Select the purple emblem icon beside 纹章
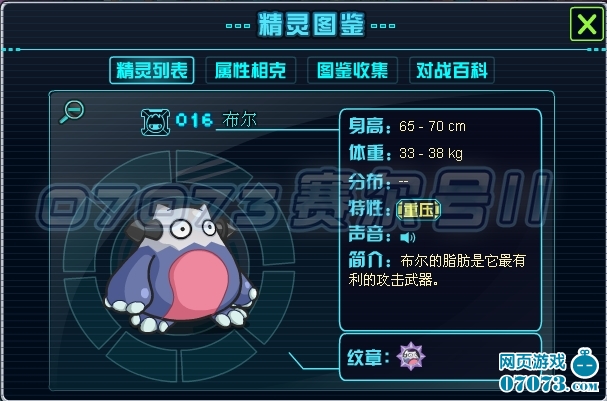 (x=409, y=354)
